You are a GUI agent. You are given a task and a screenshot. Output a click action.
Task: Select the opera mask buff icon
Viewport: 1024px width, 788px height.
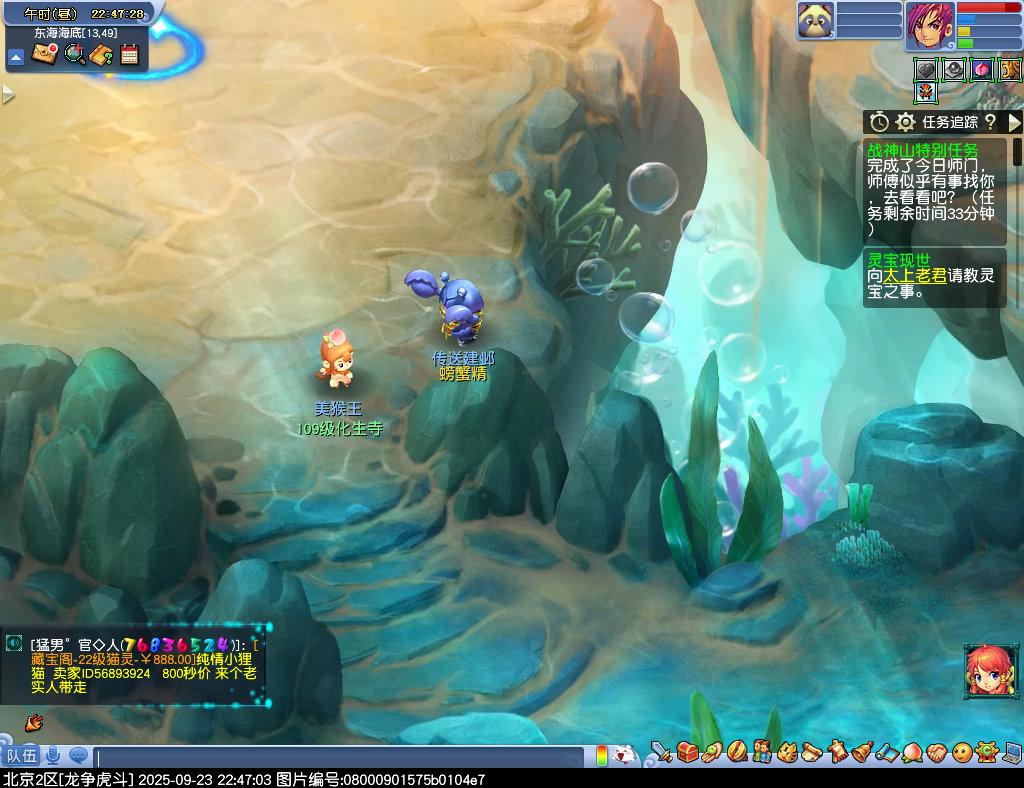pos(926,92)
